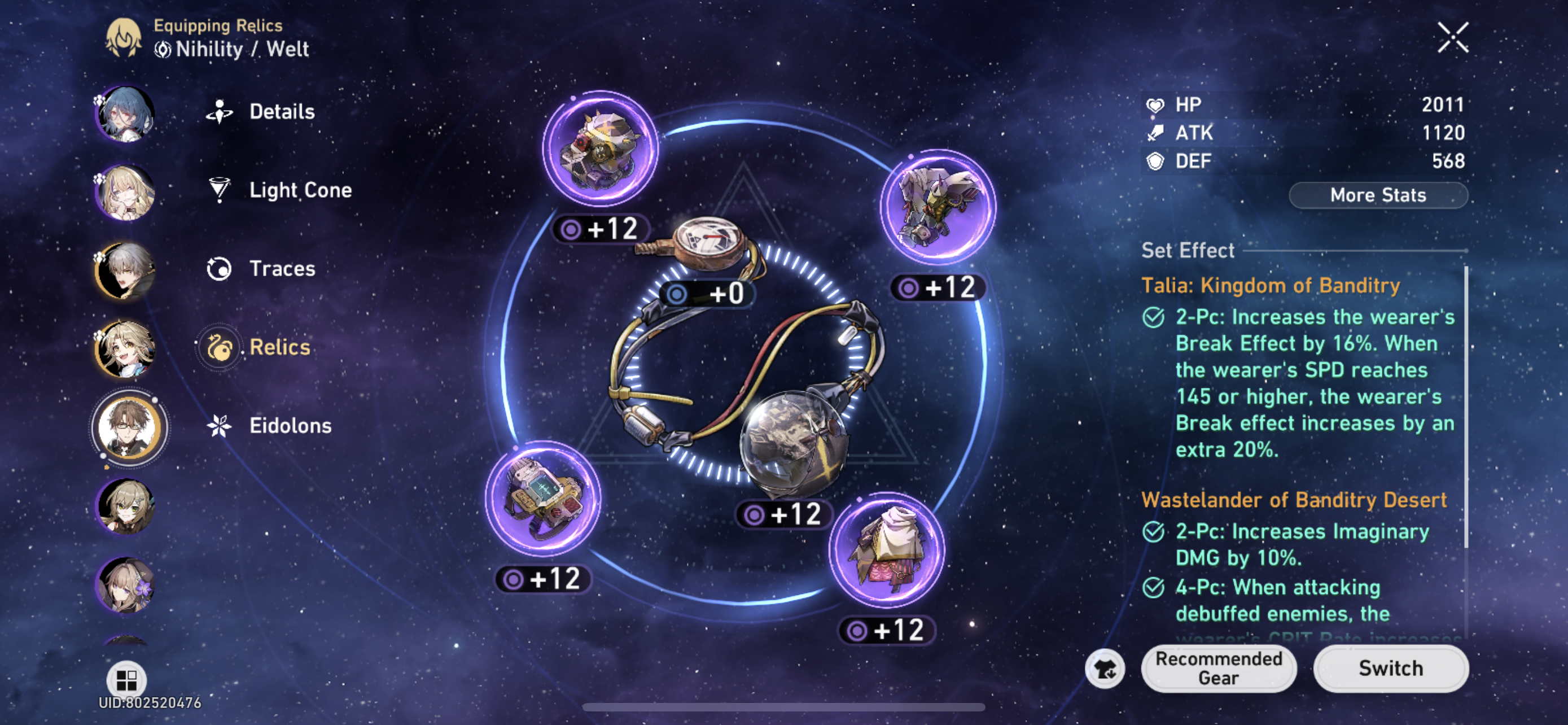This screenshot has width=1568, height=725.
Task: Close the relics screen with the X
Action: coord(1452,38)
